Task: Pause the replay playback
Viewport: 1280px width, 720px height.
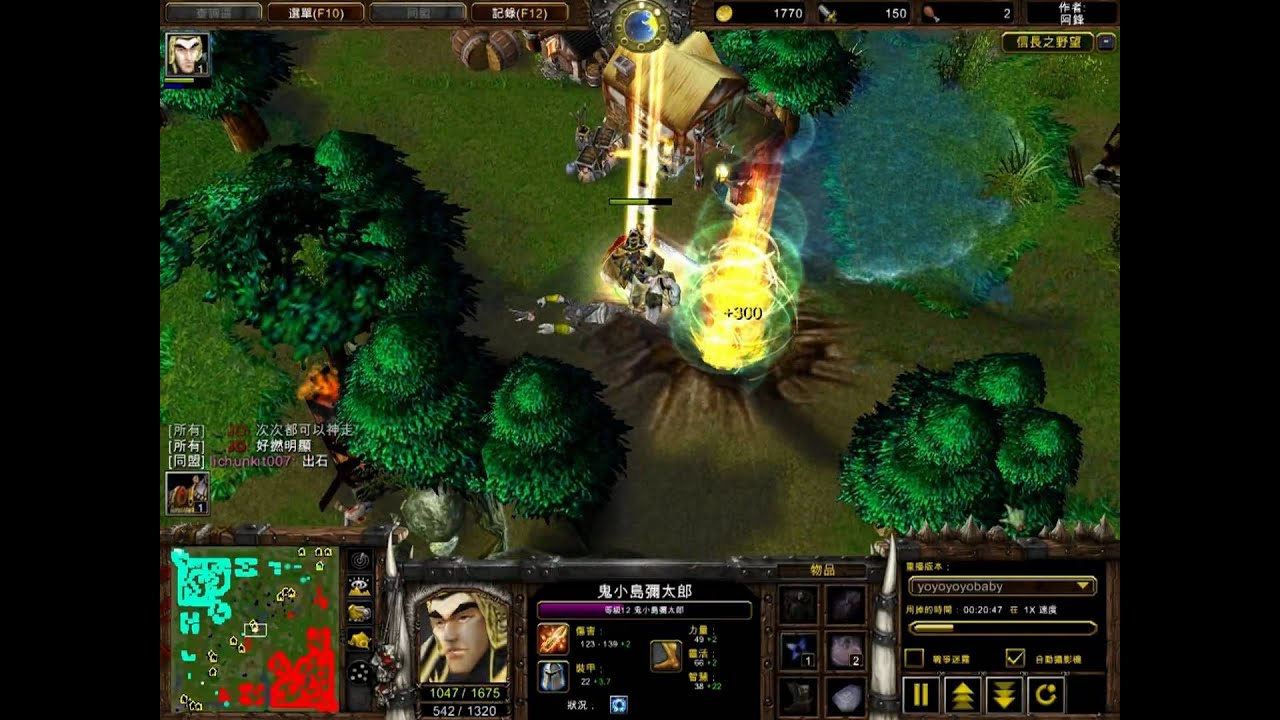Action: click(x=921, y=694)
